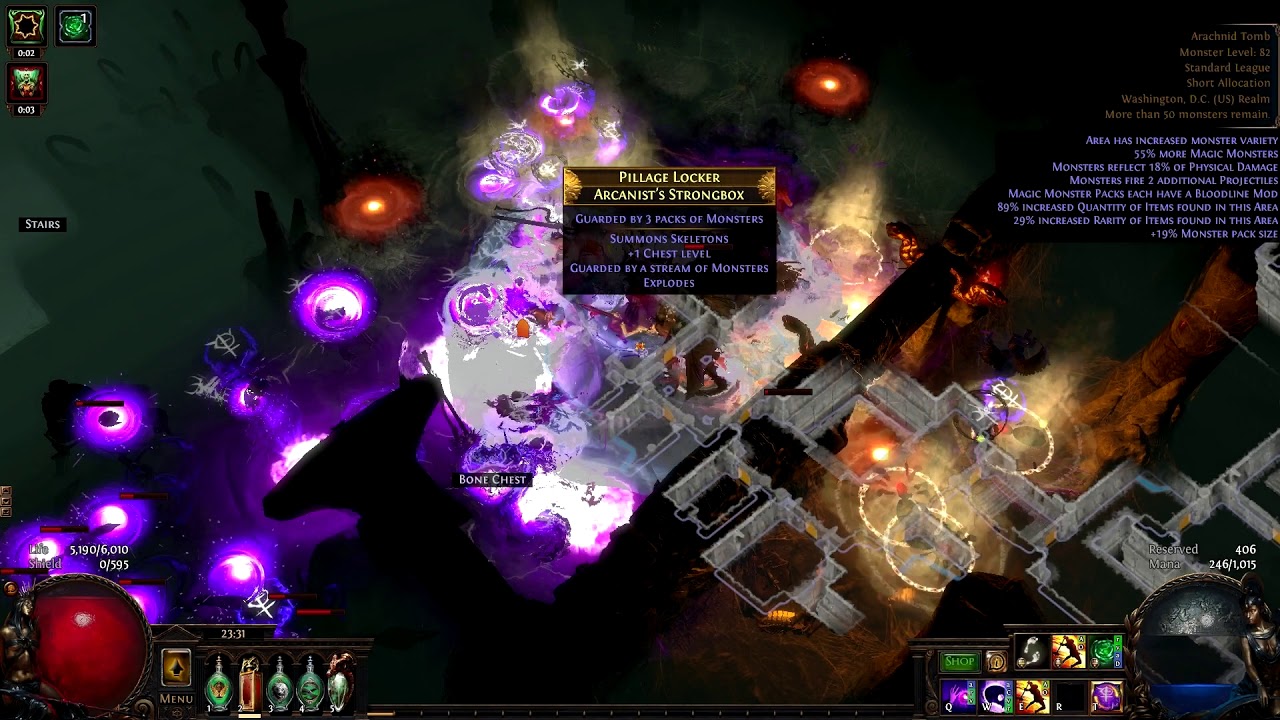Activate the purple skull skill on W
The image size is (1280, 720).
pyautogui.click(x=995, y=695)
